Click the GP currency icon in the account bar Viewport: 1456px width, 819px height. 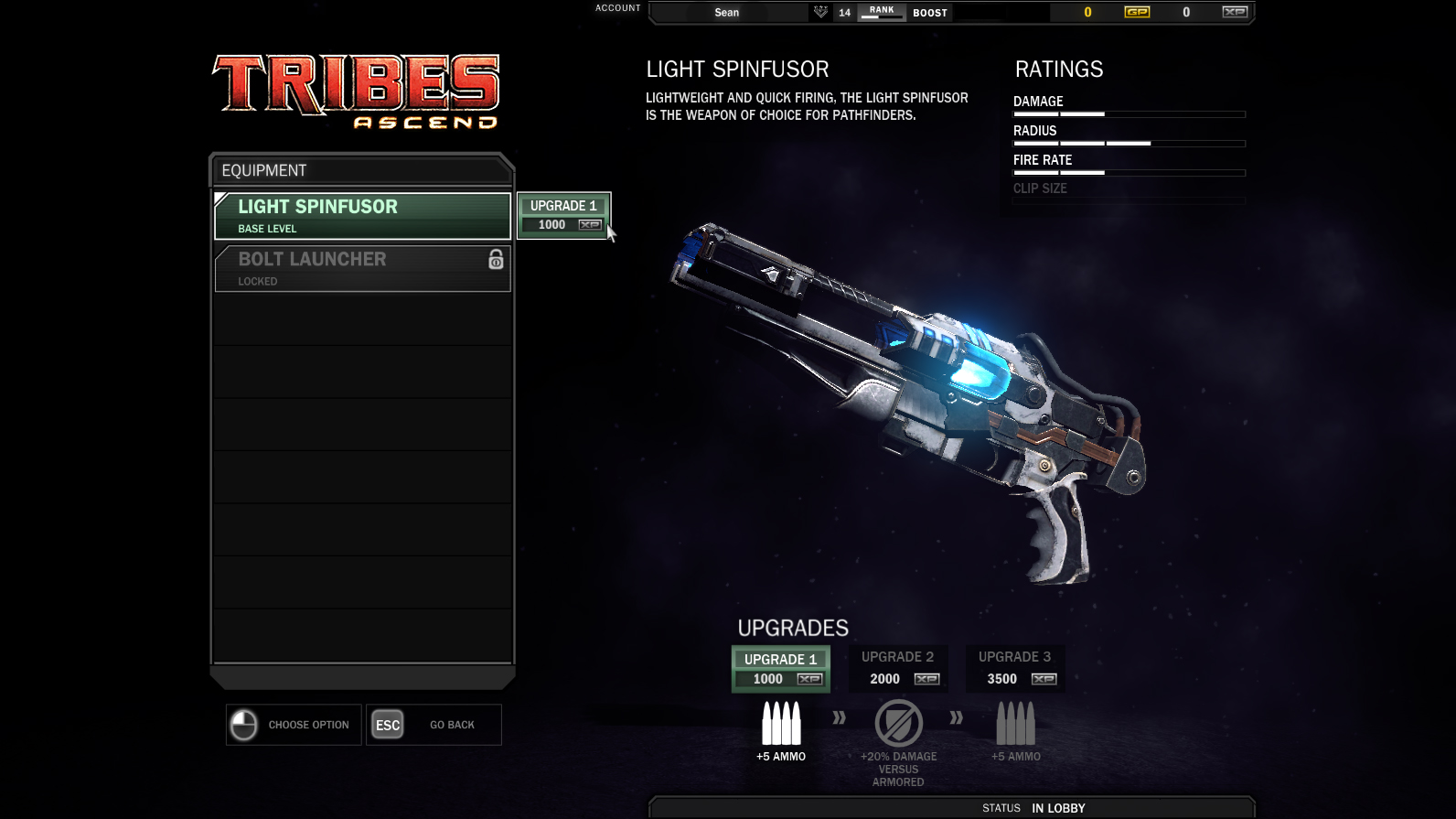[1136, 12]
